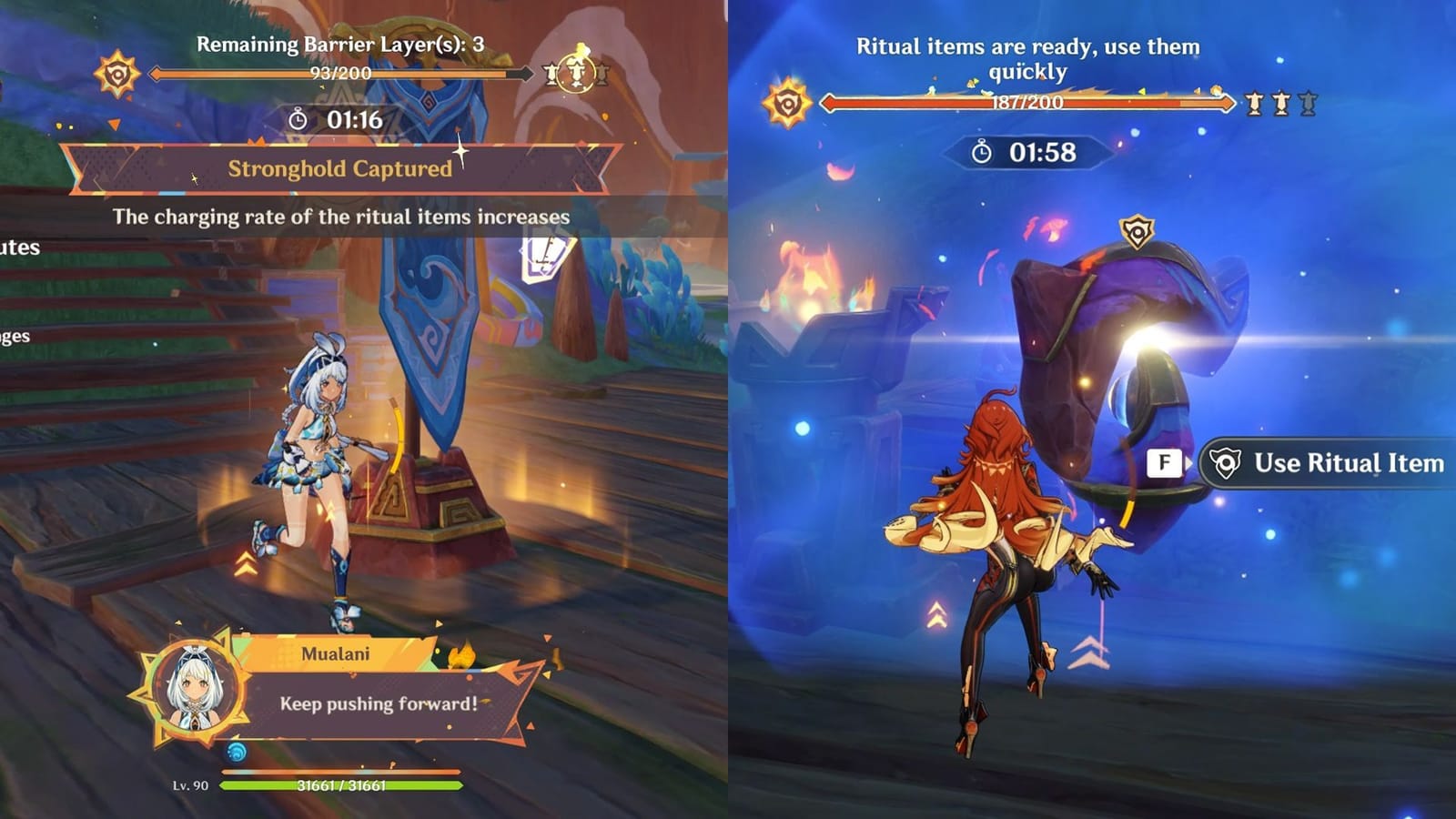The height and width of the screenshot is (819, 1456).
Task: Expand the truncated objectives text on the left edge
Action: 18,246
